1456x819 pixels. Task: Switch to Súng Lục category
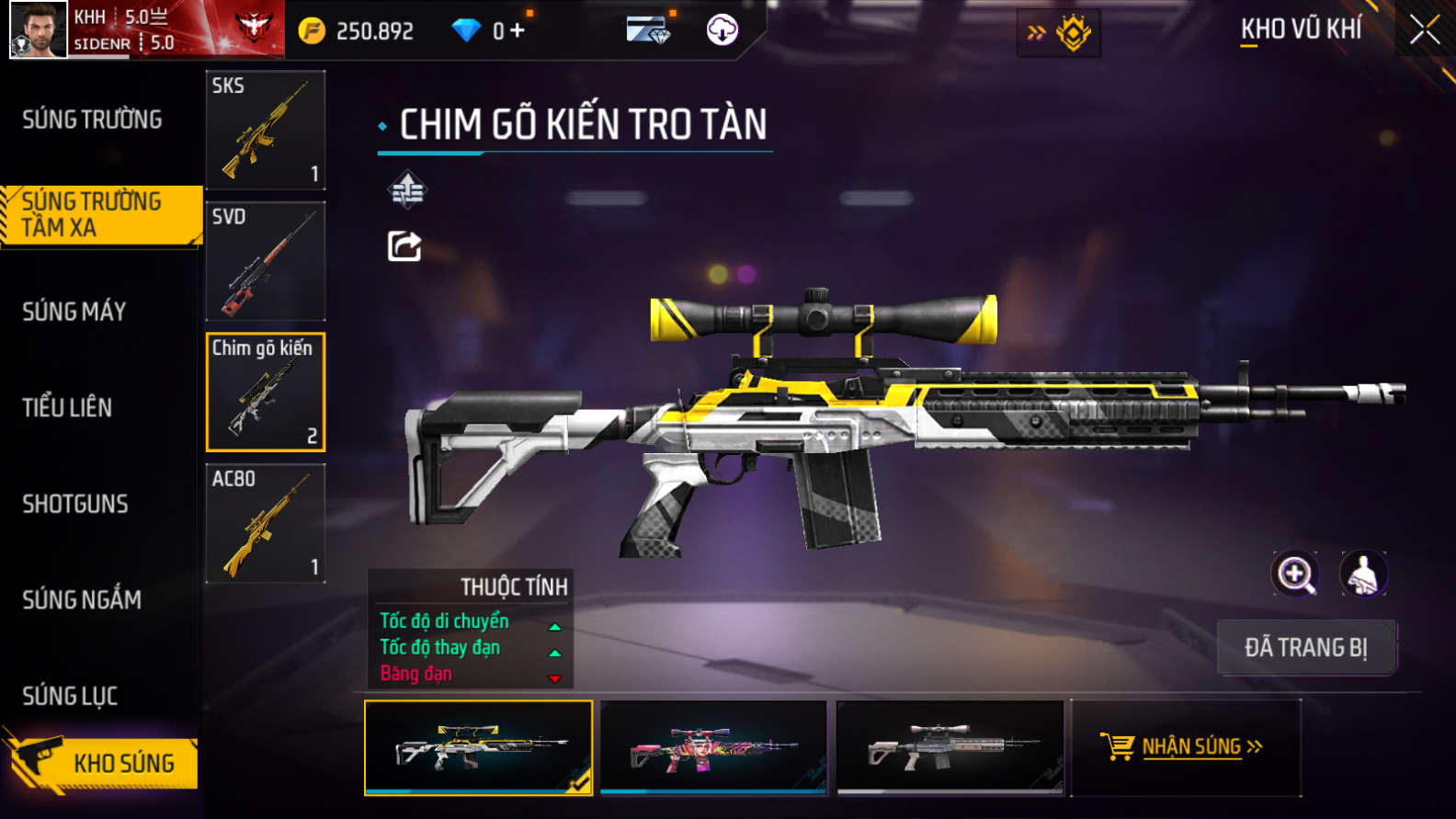point(70,696)
